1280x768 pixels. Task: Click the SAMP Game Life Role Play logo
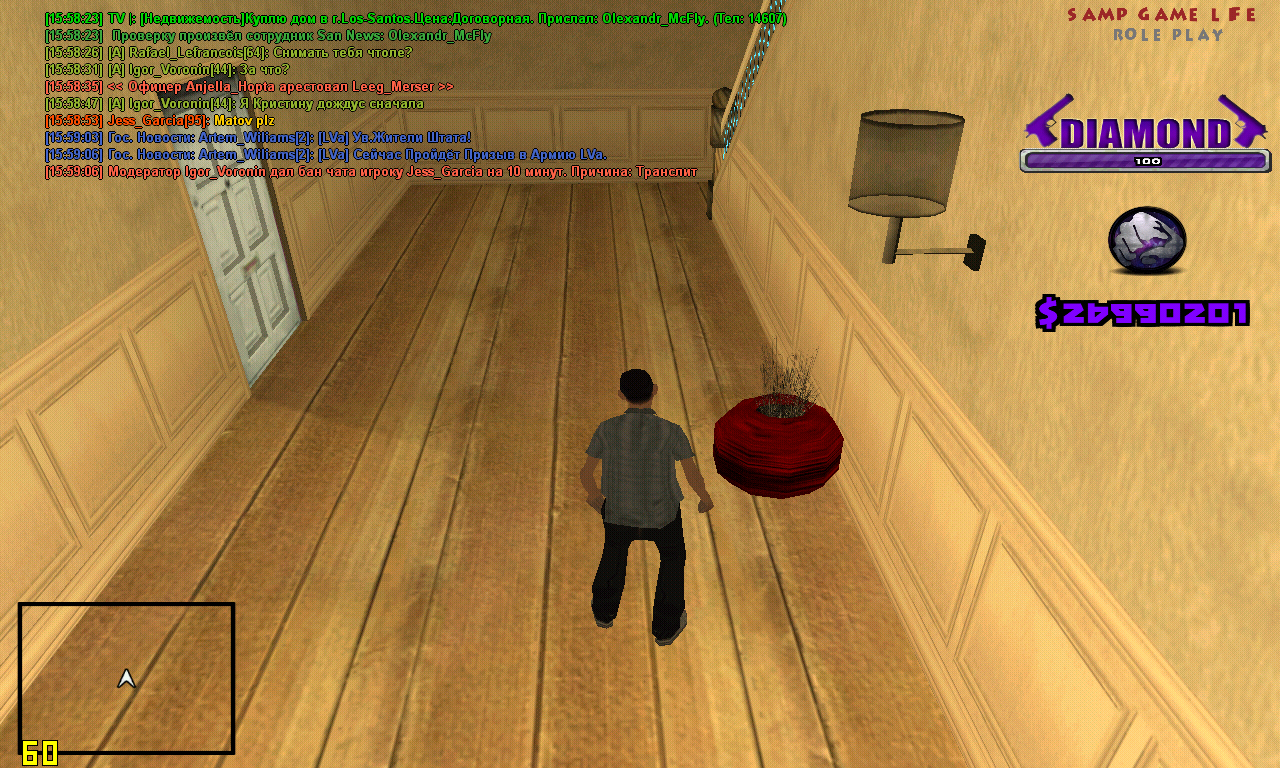tap(1162, 24)
